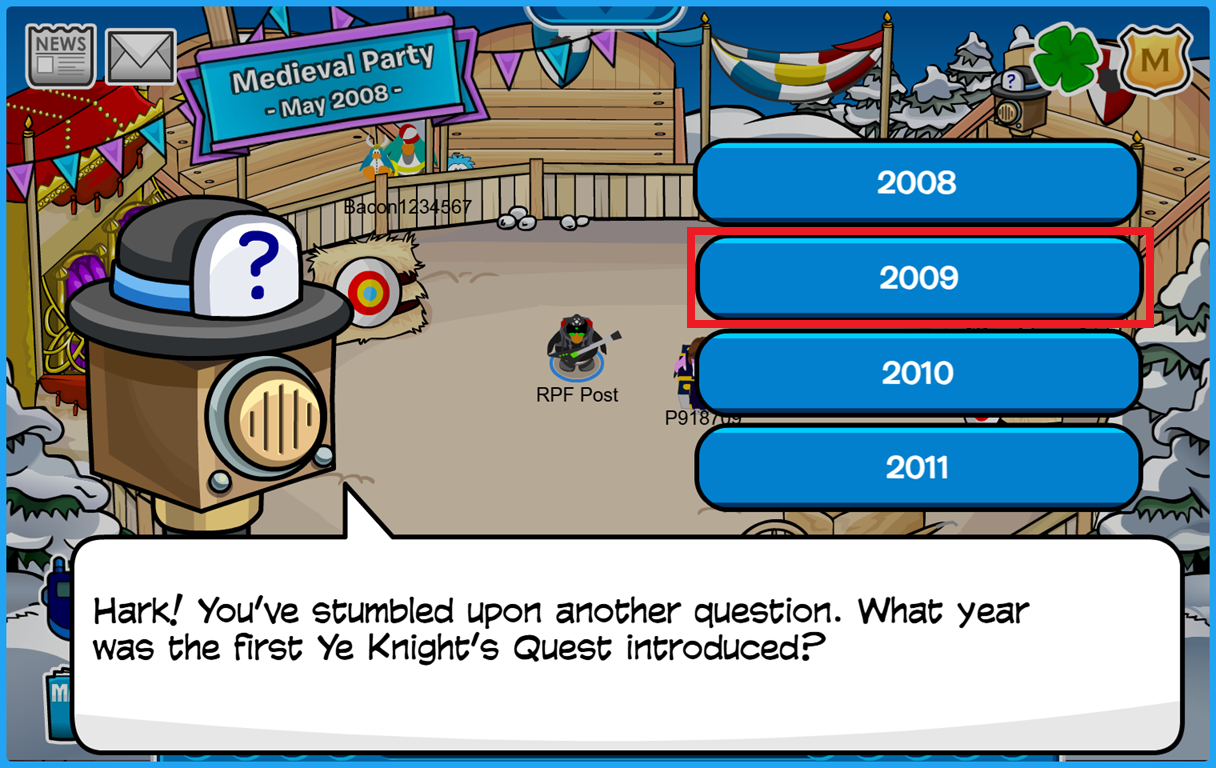Answer with the 2011 option
The image size is (1216, 768).
(x=917, y=467)
